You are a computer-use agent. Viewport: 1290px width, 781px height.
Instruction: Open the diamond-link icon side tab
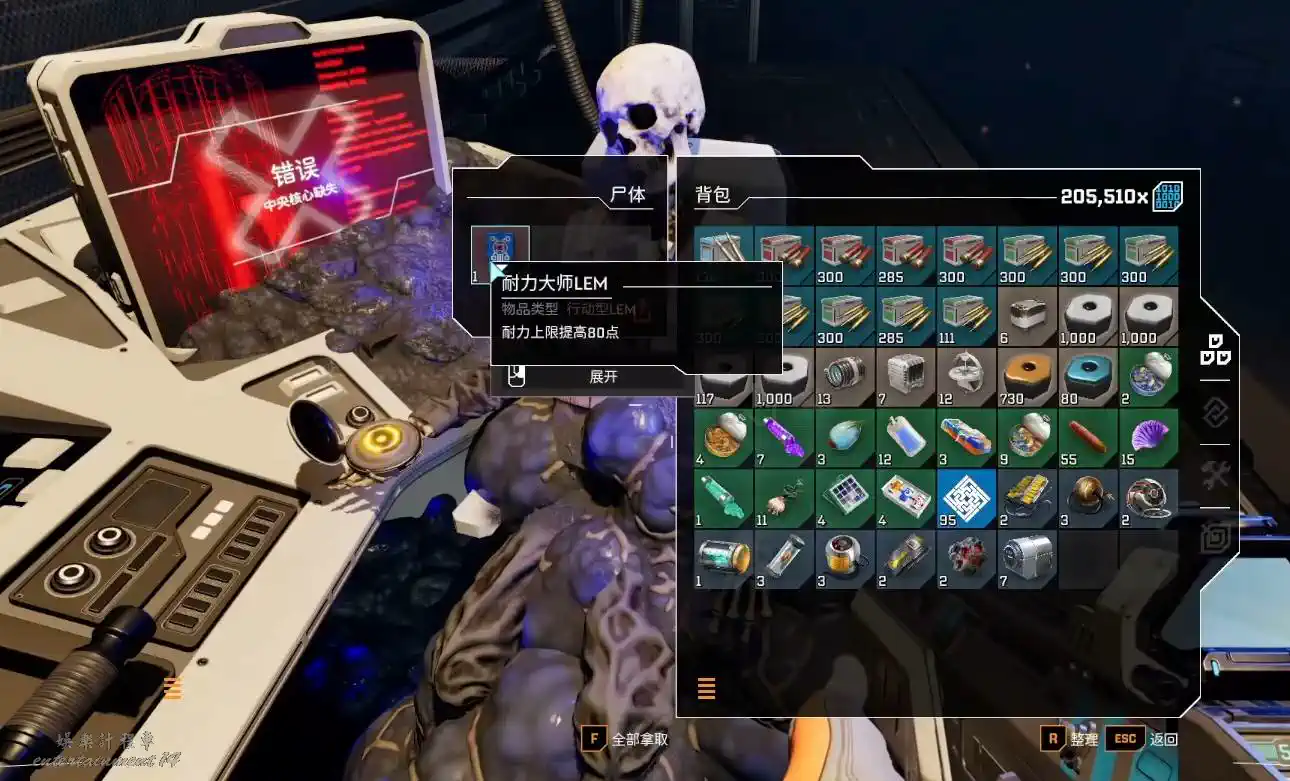pos(1215,412)
